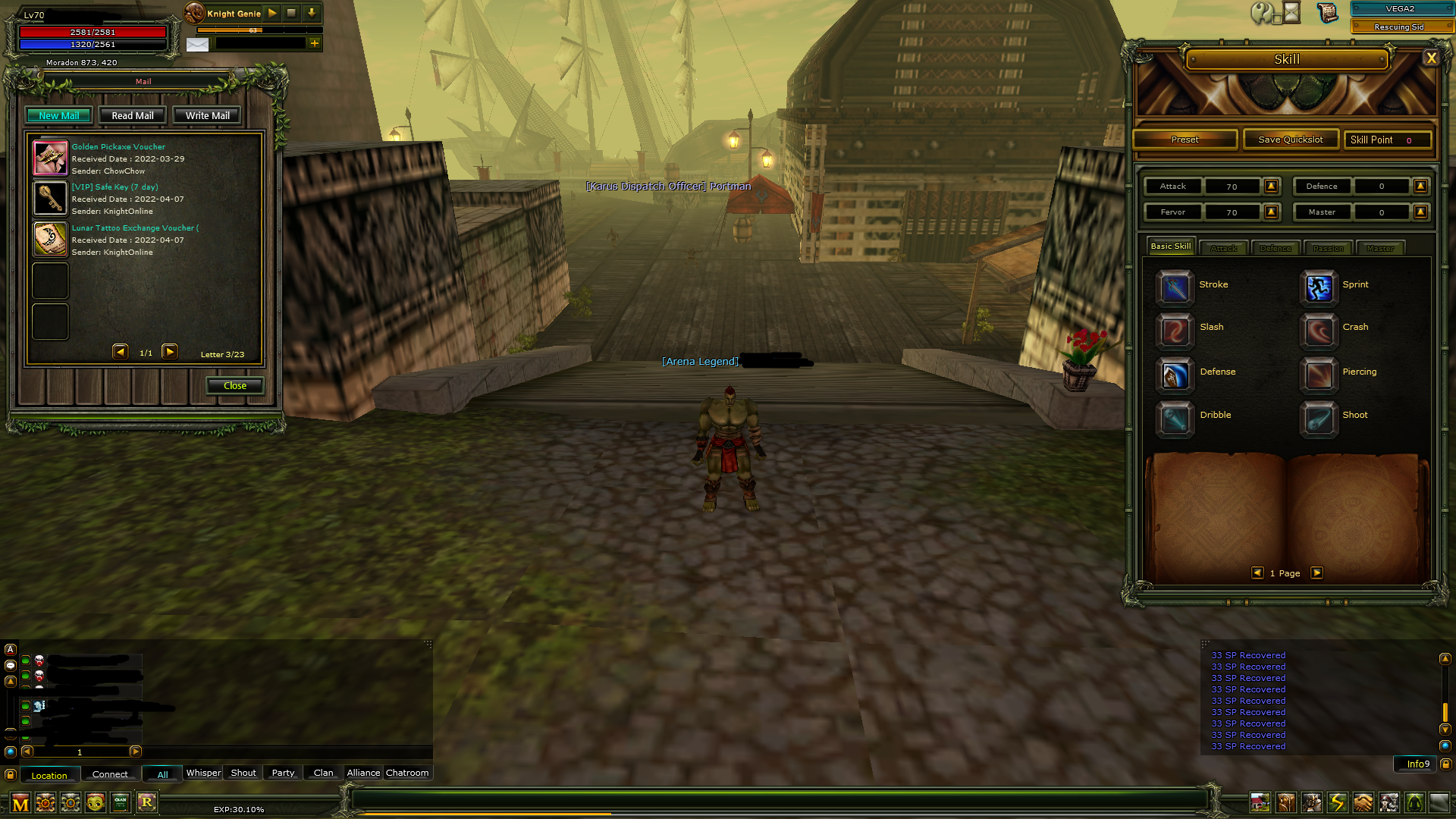Enable the Whisper chat filter
Screen dimensions: 1456x819
click(202, 772)
